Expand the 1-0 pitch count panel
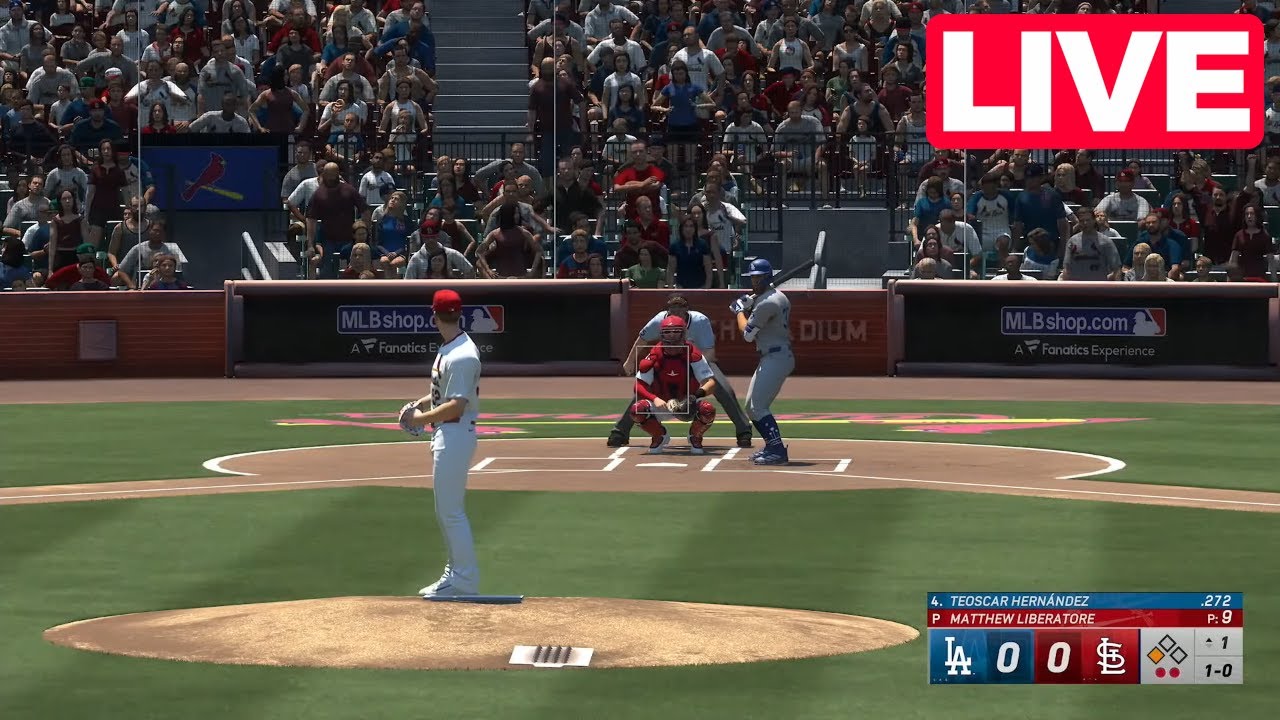 1218,672
